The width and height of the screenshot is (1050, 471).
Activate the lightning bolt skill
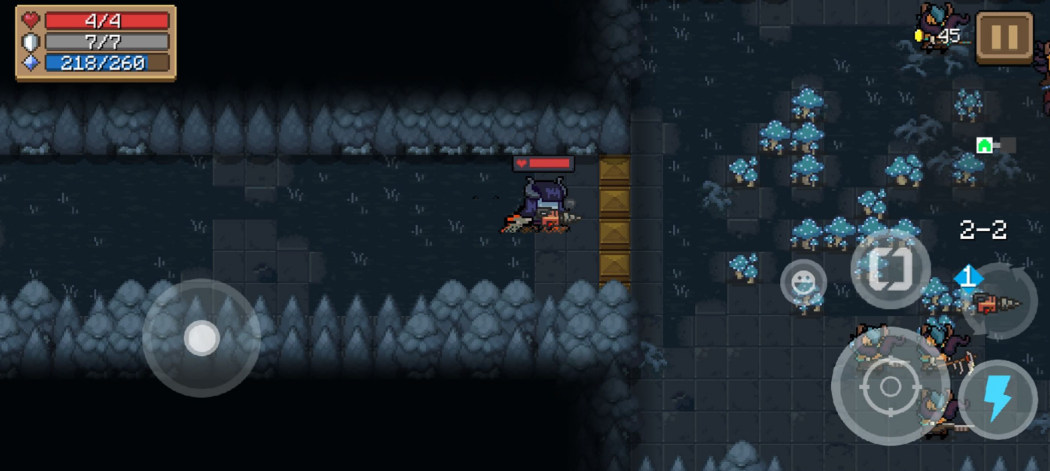click(x=996, y=398)
